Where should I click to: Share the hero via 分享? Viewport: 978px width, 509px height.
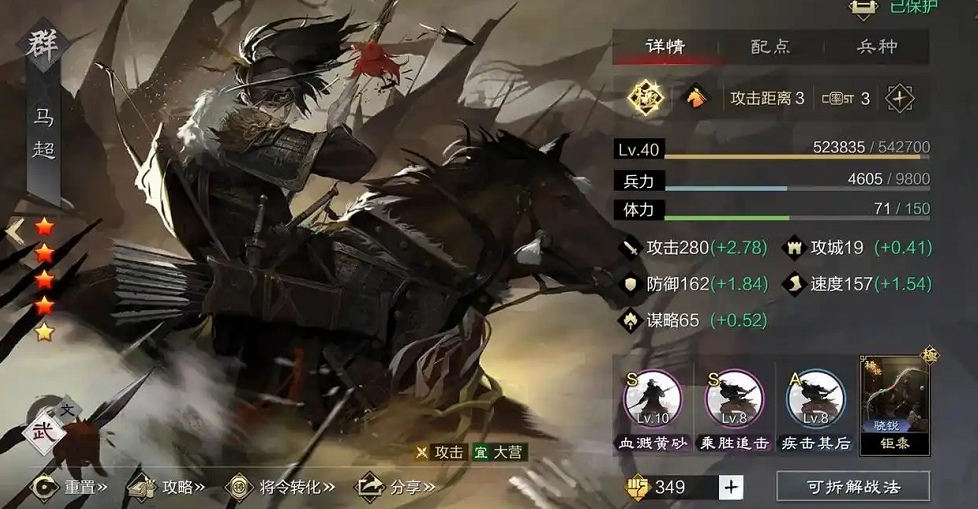pos(397,487)
